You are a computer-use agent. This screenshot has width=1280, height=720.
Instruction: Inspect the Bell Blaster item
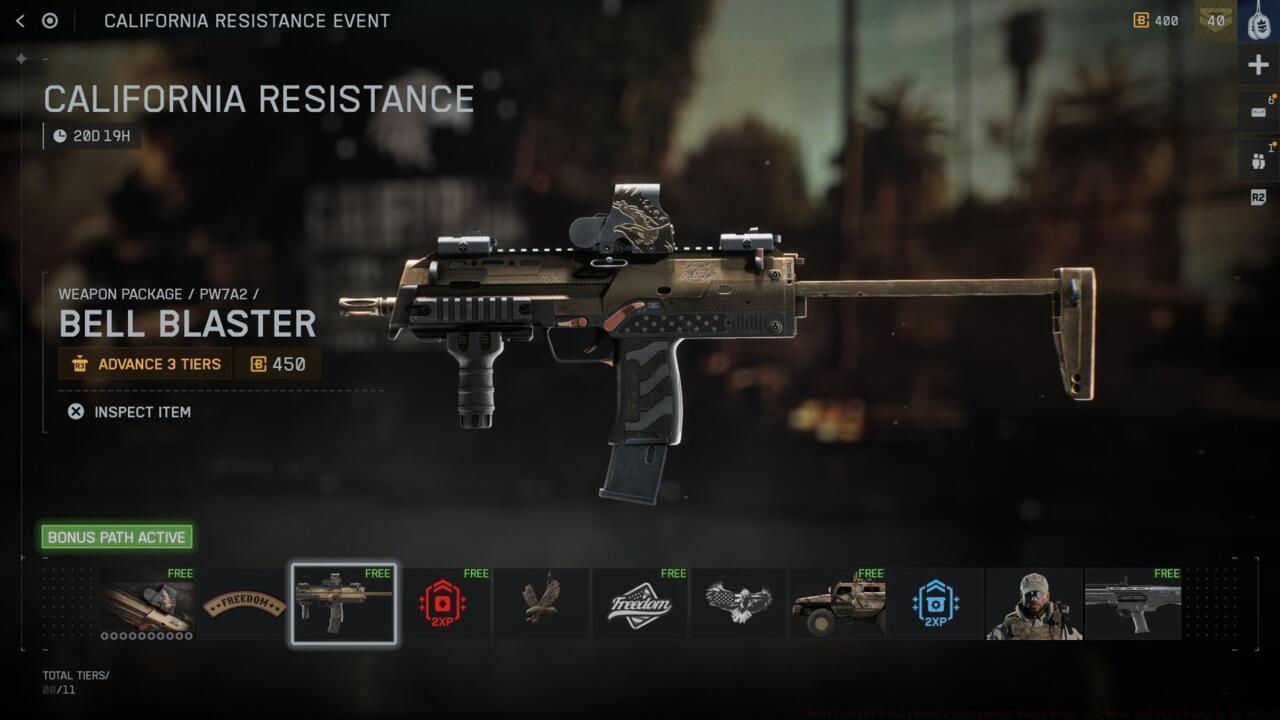(130, 412)
